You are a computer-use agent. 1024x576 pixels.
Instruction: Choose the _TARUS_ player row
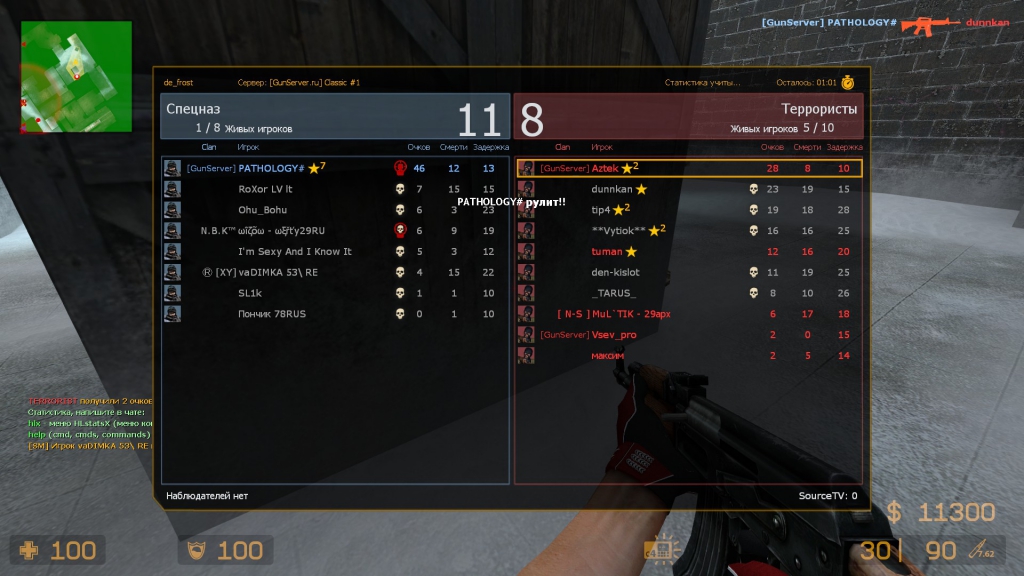(x=611, y=293)
